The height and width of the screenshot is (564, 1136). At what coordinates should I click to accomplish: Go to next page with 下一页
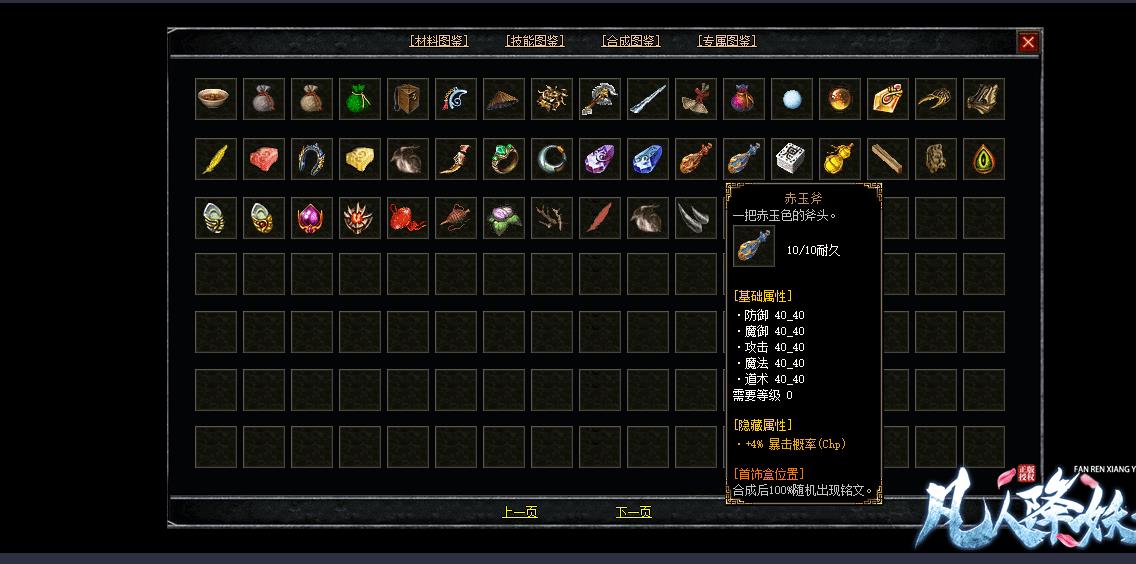tap(634, 512)
